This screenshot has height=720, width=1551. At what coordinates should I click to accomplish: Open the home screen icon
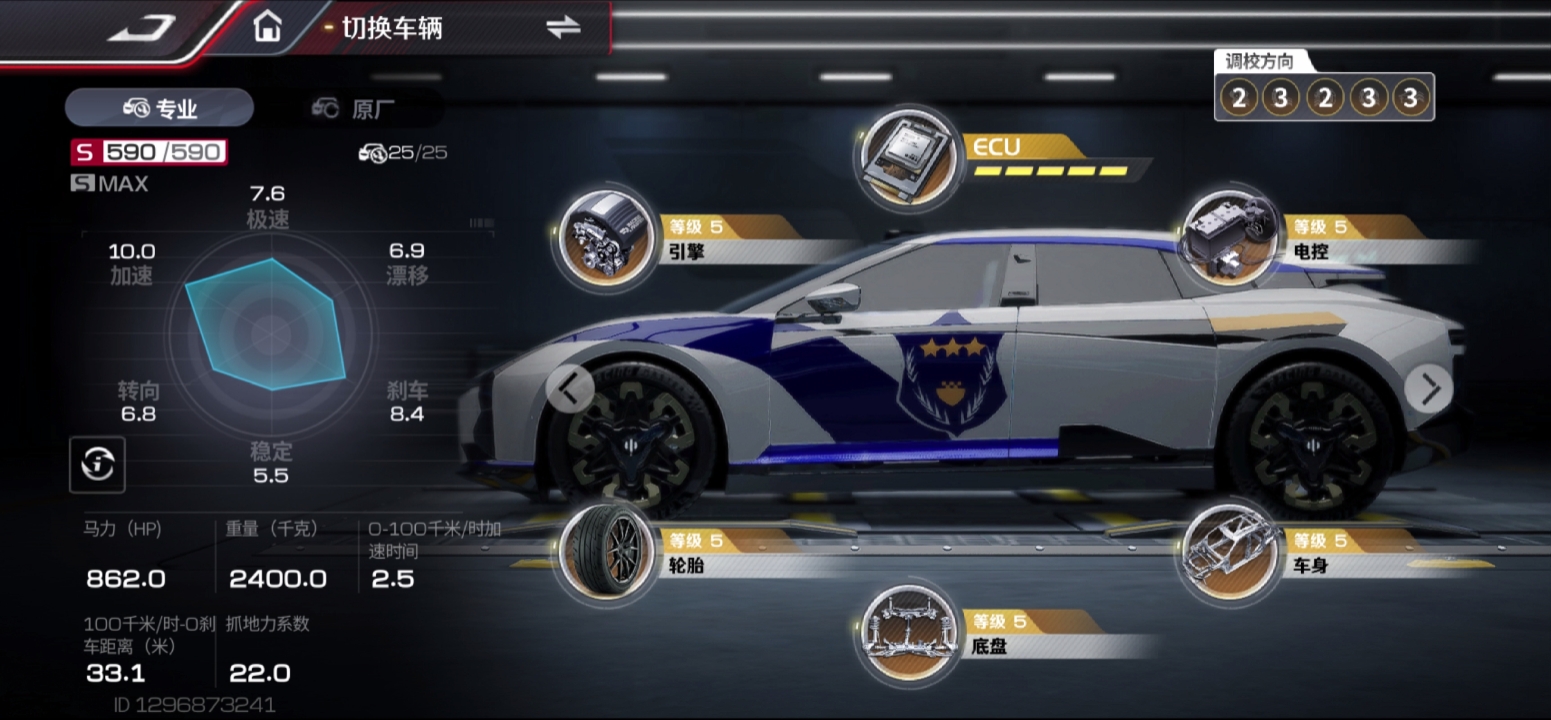[267, 27]
